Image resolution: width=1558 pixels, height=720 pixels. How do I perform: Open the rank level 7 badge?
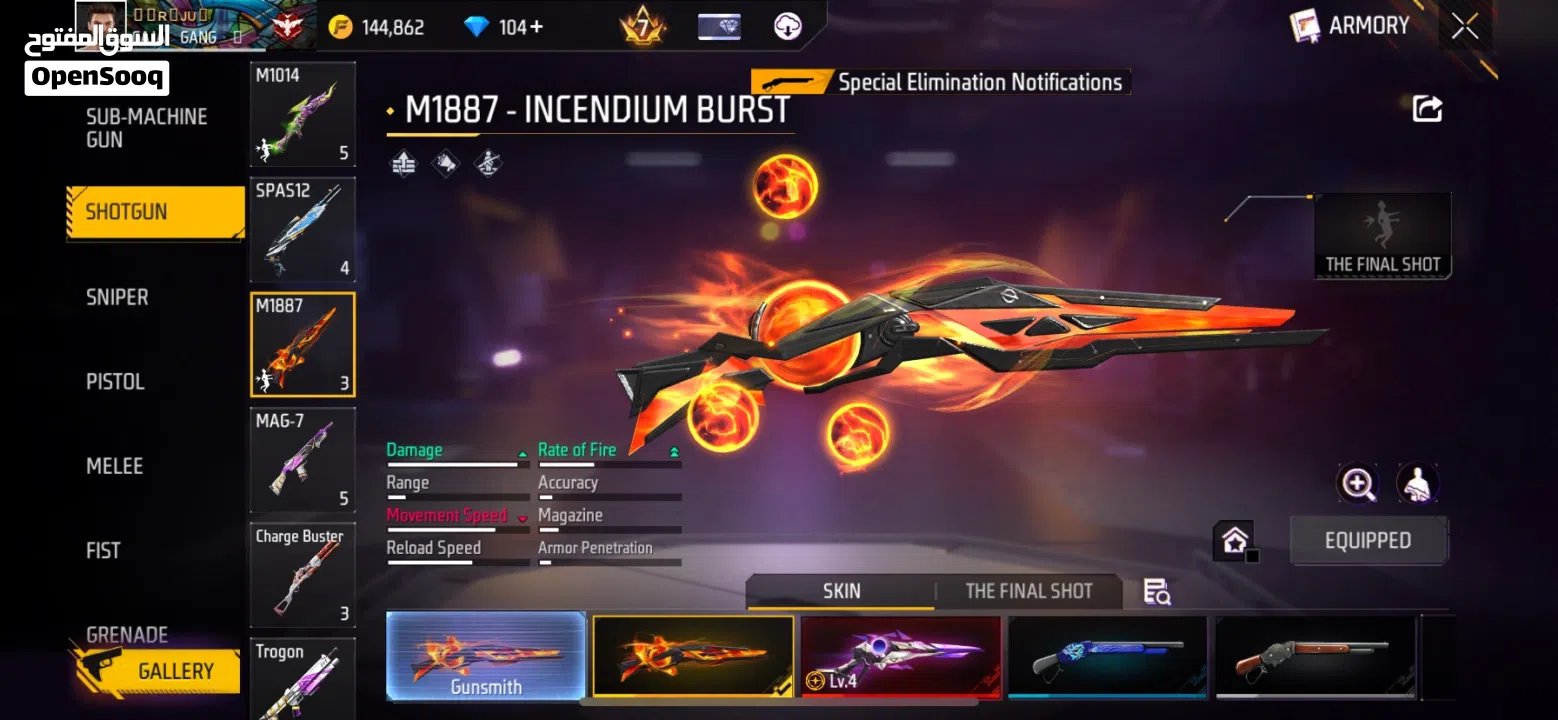click(640, 26)
